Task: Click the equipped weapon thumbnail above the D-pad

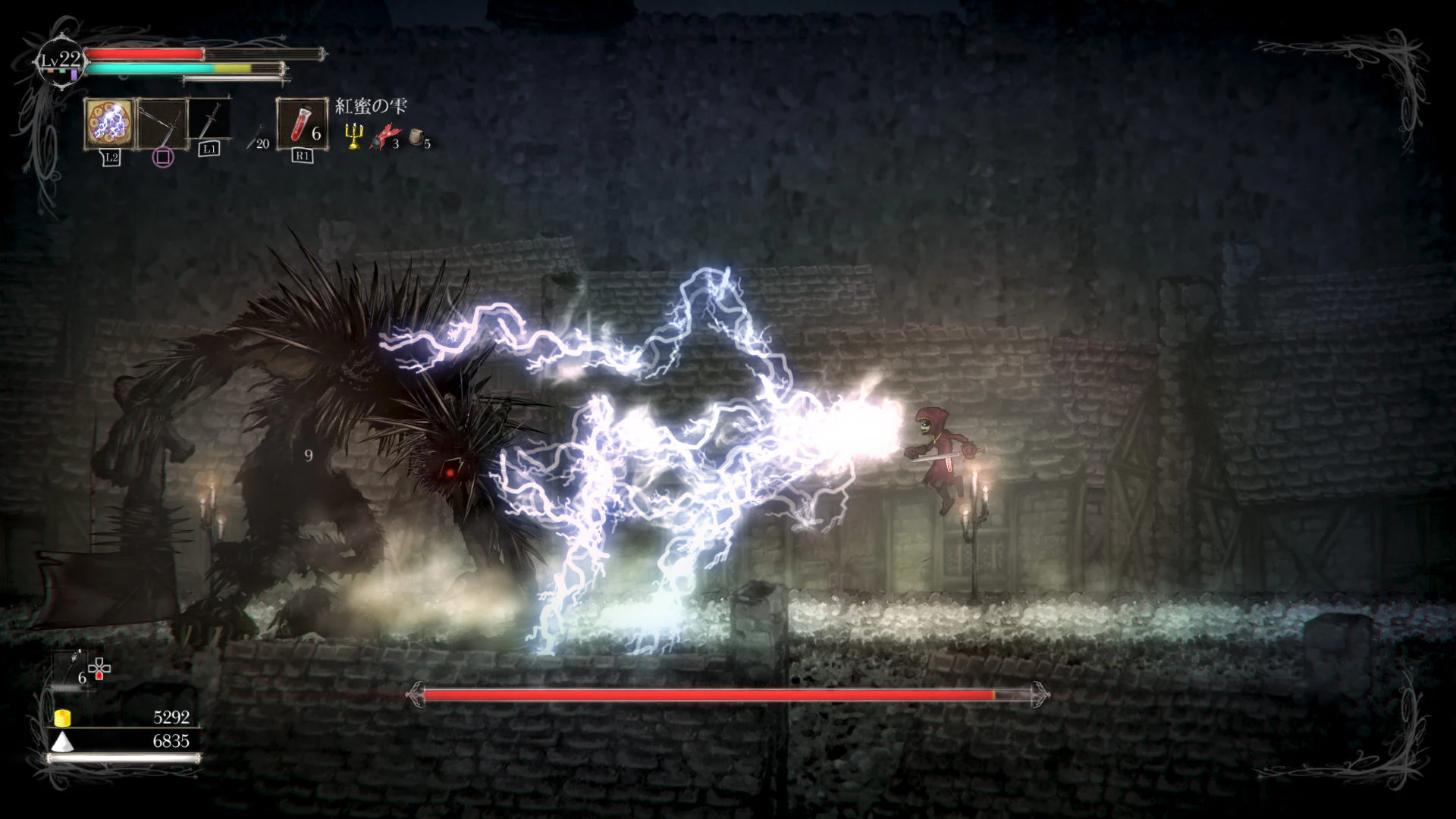Action: pyautogui.click(x=68, y=667)
